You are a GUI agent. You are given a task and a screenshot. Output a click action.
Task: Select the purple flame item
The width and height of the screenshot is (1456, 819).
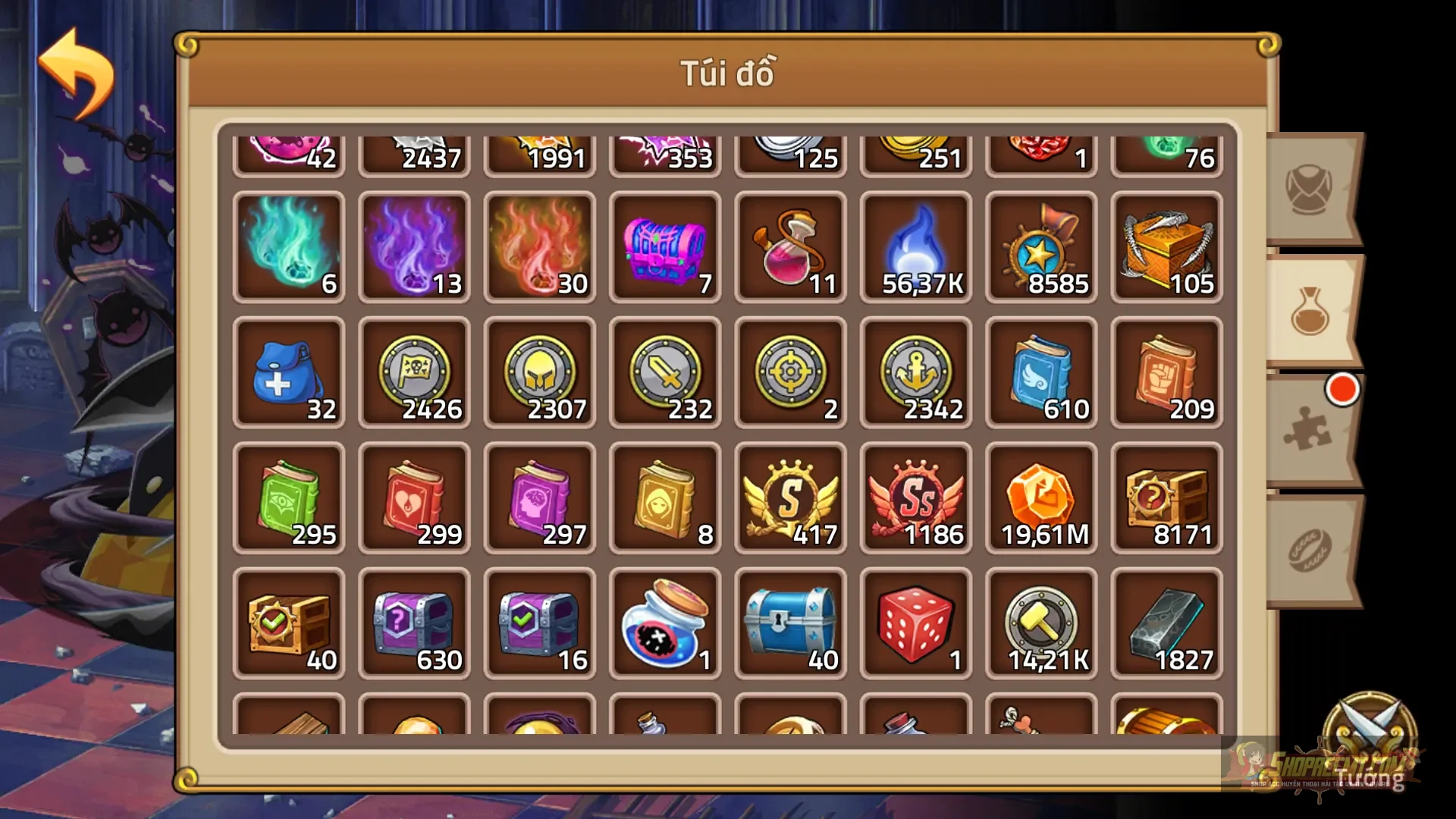pos(413,243)
